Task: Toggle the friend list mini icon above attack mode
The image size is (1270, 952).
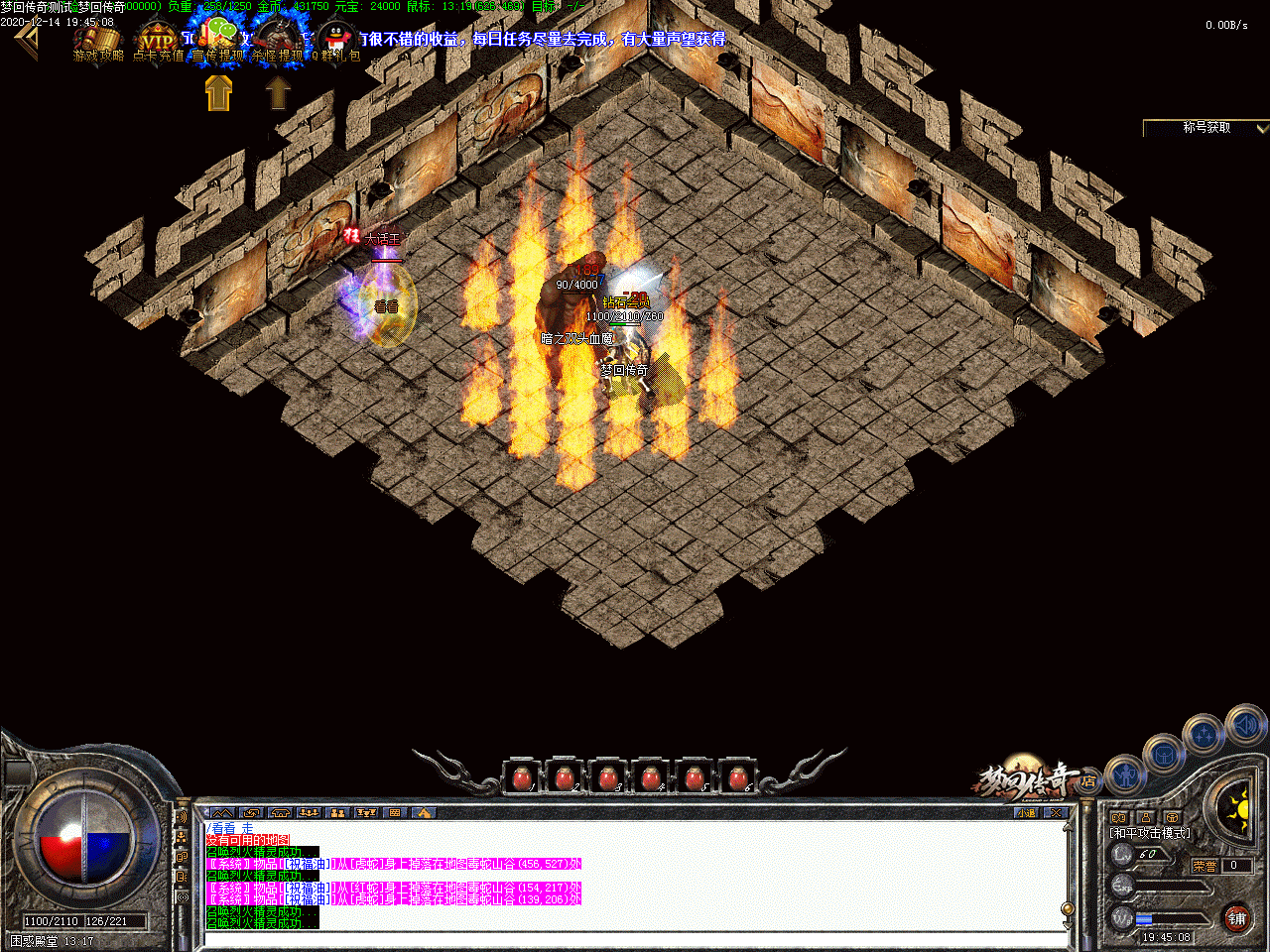Action: [1146, 817]
